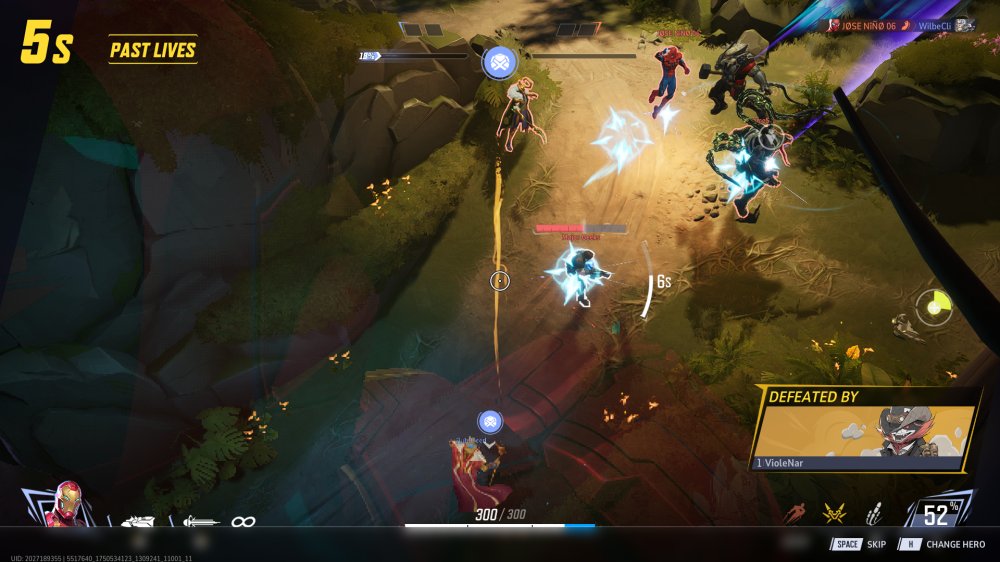Click the Iron Man hero portrait
The width and height of the screenshot is (1000, 562).
[x=67, y=505]
